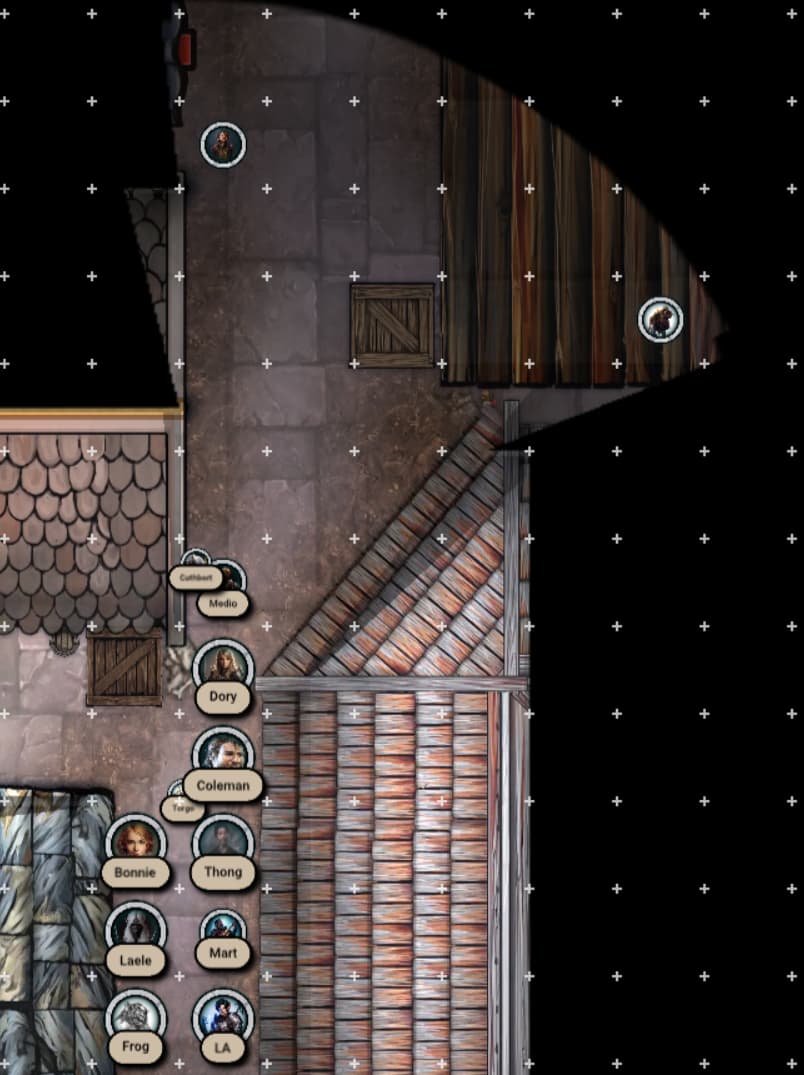Select the Medio name label
The image size is (804, 1075).
[223, 603]
